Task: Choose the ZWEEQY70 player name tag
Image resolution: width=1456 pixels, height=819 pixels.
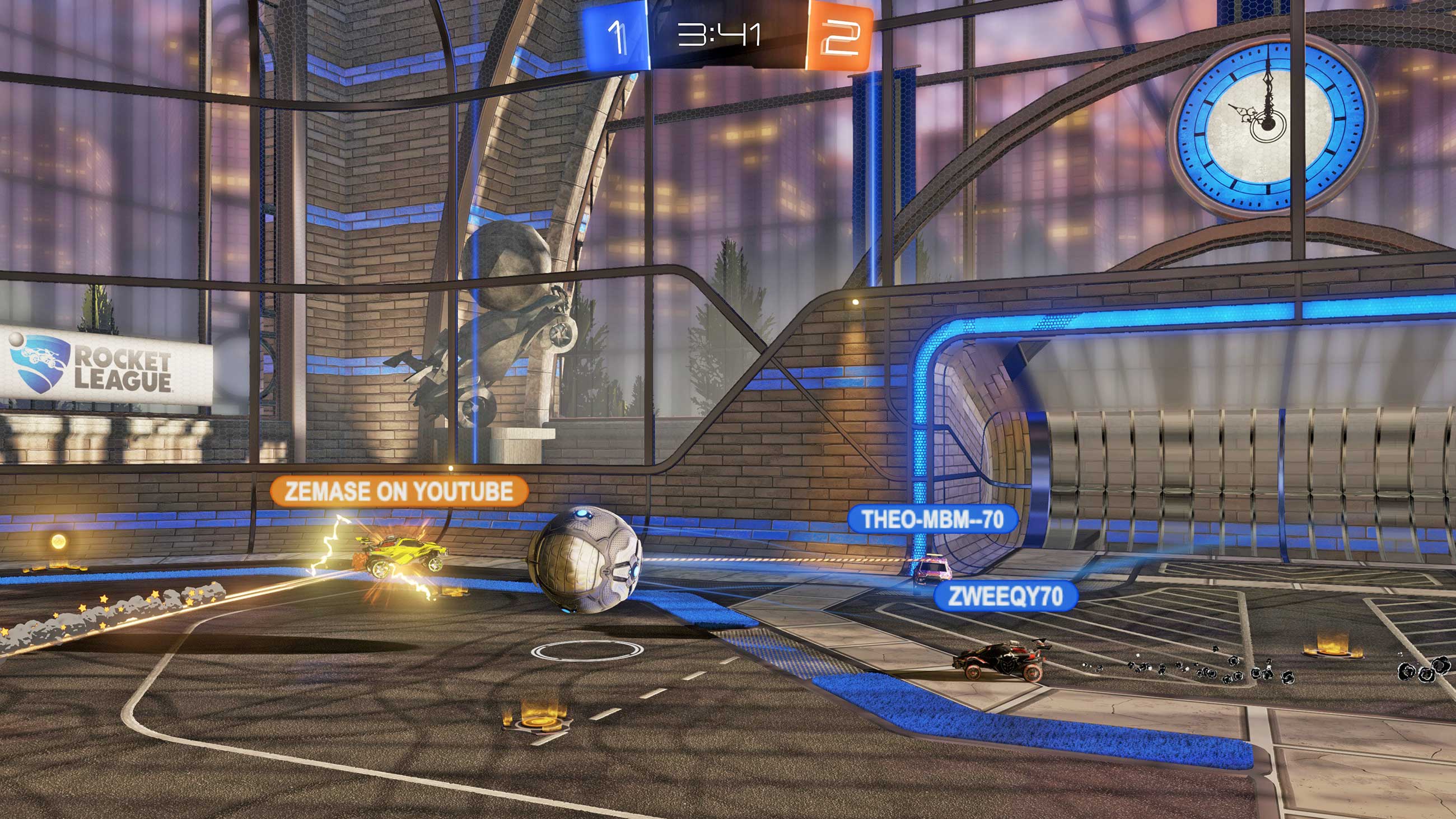Action: tap(1005, 596)
